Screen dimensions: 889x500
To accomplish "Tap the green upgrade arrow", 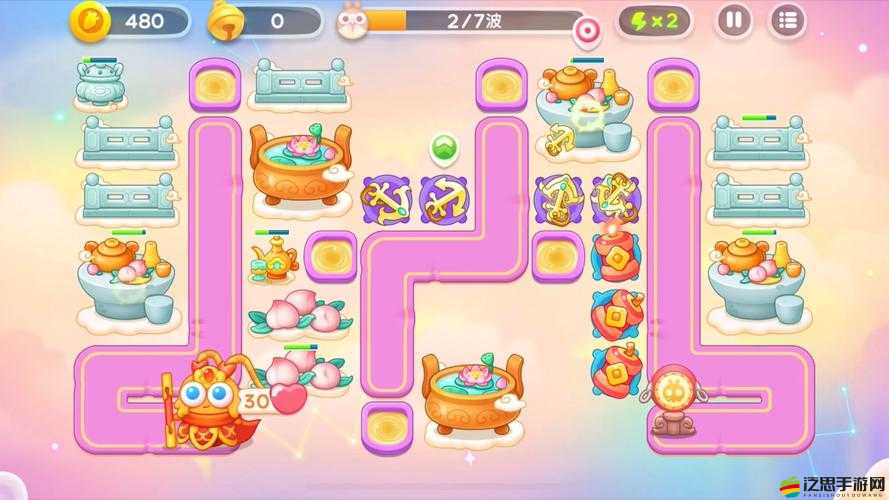I will pos(443,148).
